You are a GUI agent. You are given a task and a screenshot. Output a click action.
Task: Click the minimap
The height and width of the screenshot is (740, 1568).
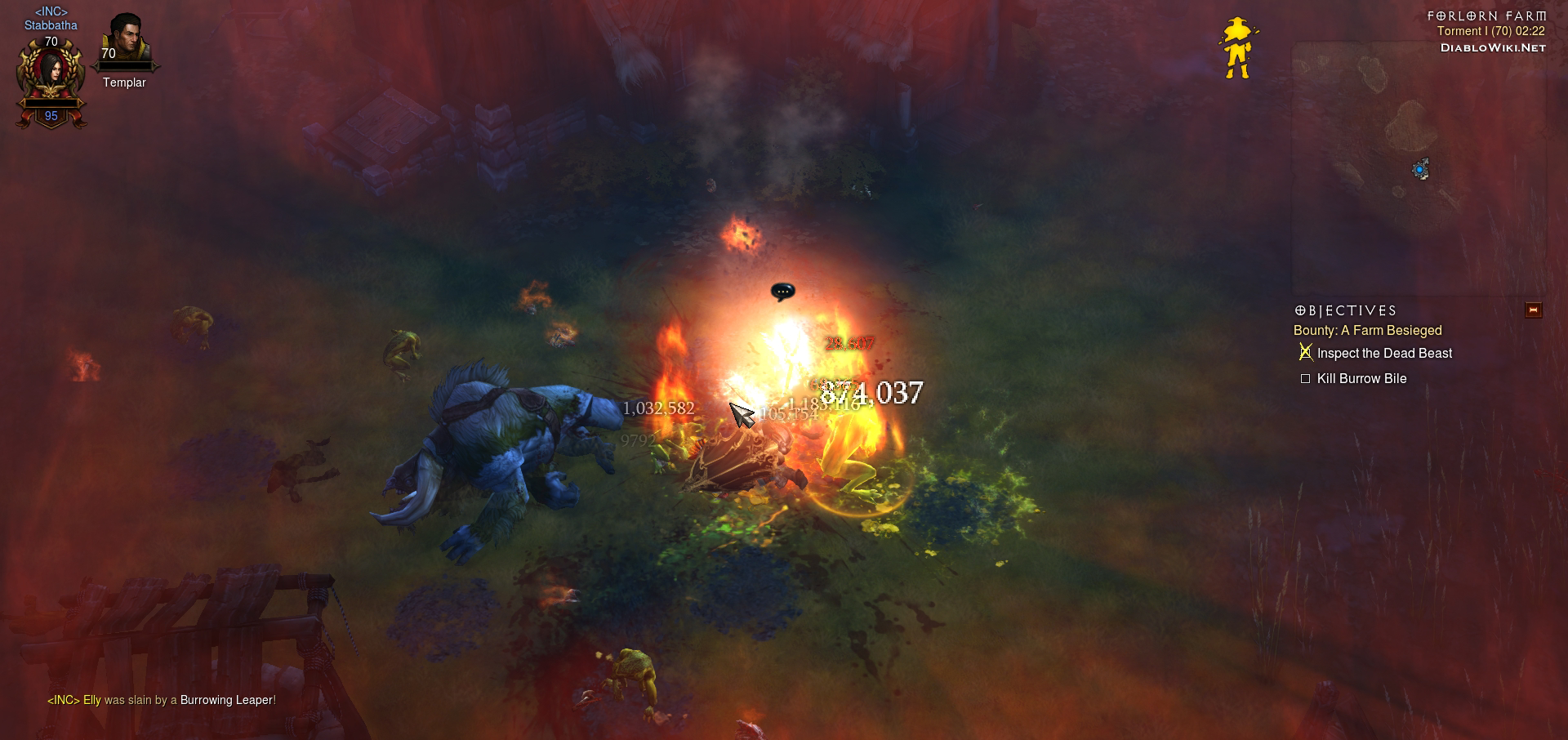point(1418,167)
